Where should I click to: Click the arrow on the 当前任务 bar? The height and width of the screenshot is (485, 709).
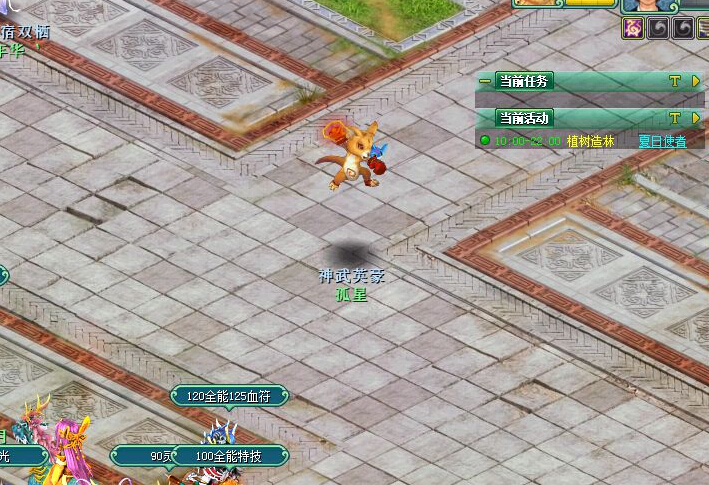(696, 81)
